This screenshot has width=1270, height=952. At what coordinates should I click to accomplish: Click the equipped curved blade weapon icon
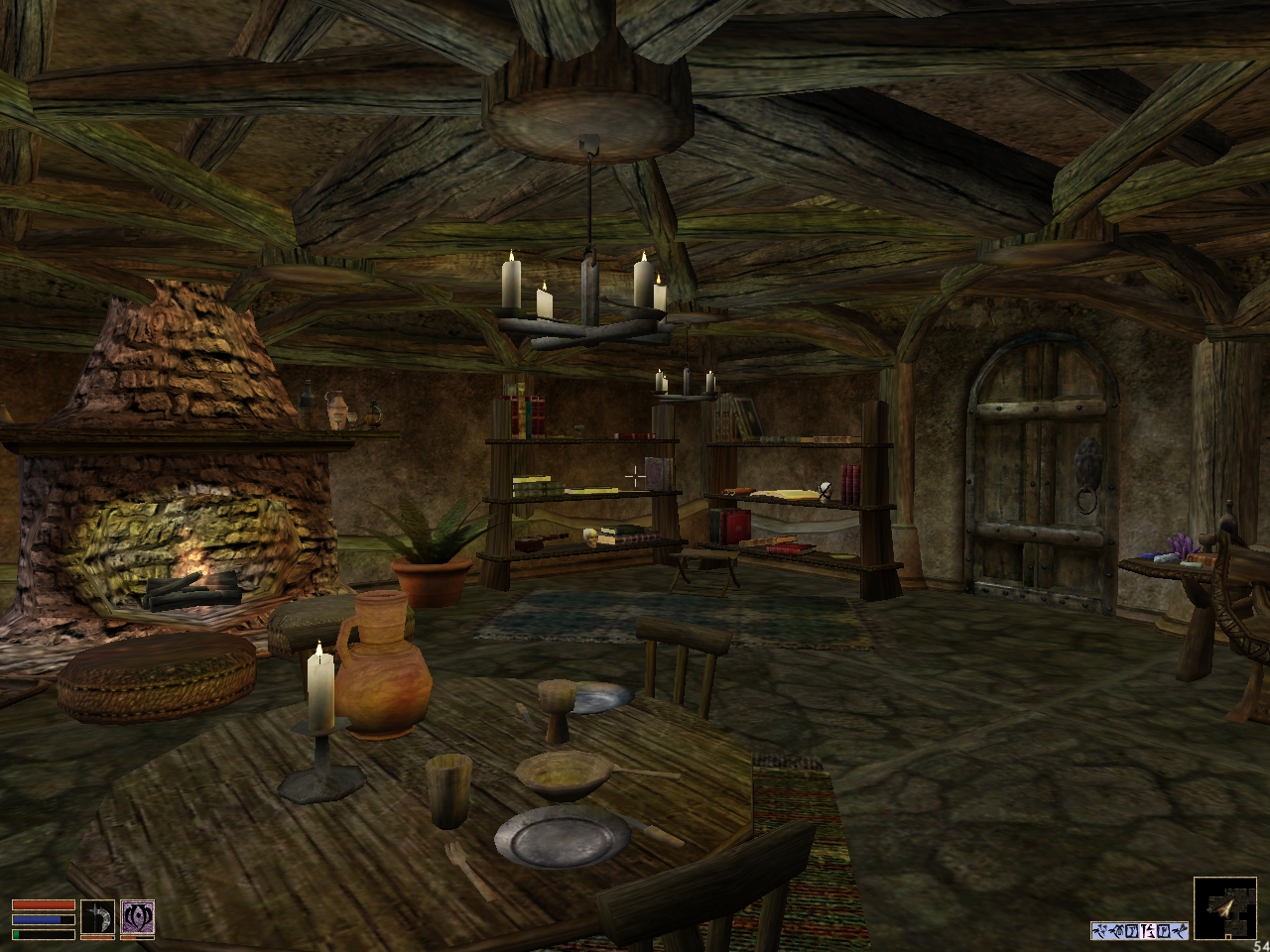click(97, 917)
